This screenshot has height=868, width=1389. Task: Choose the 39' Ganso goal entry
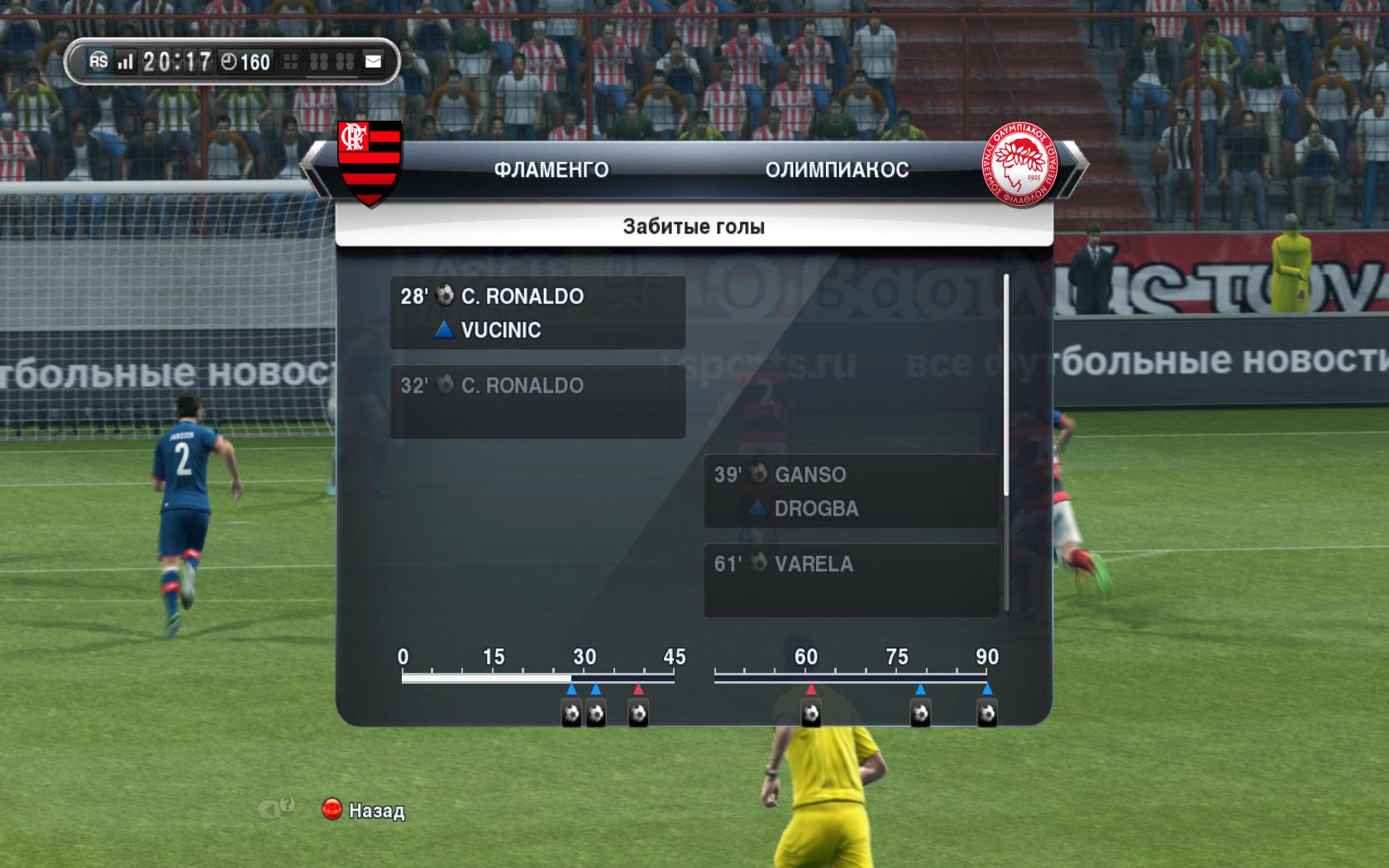851,491
